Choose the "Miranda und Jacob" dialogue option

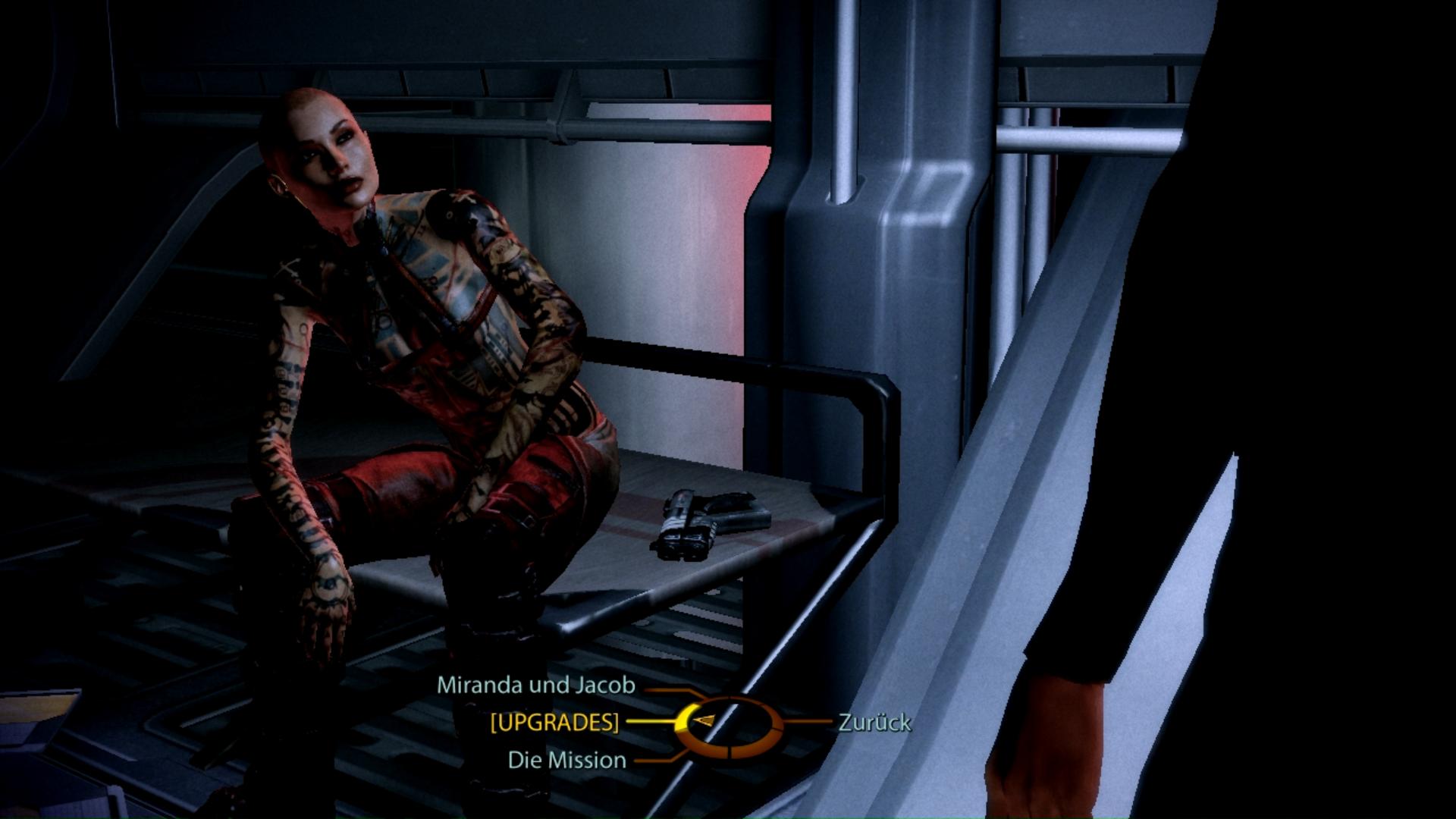click(535, 686)
